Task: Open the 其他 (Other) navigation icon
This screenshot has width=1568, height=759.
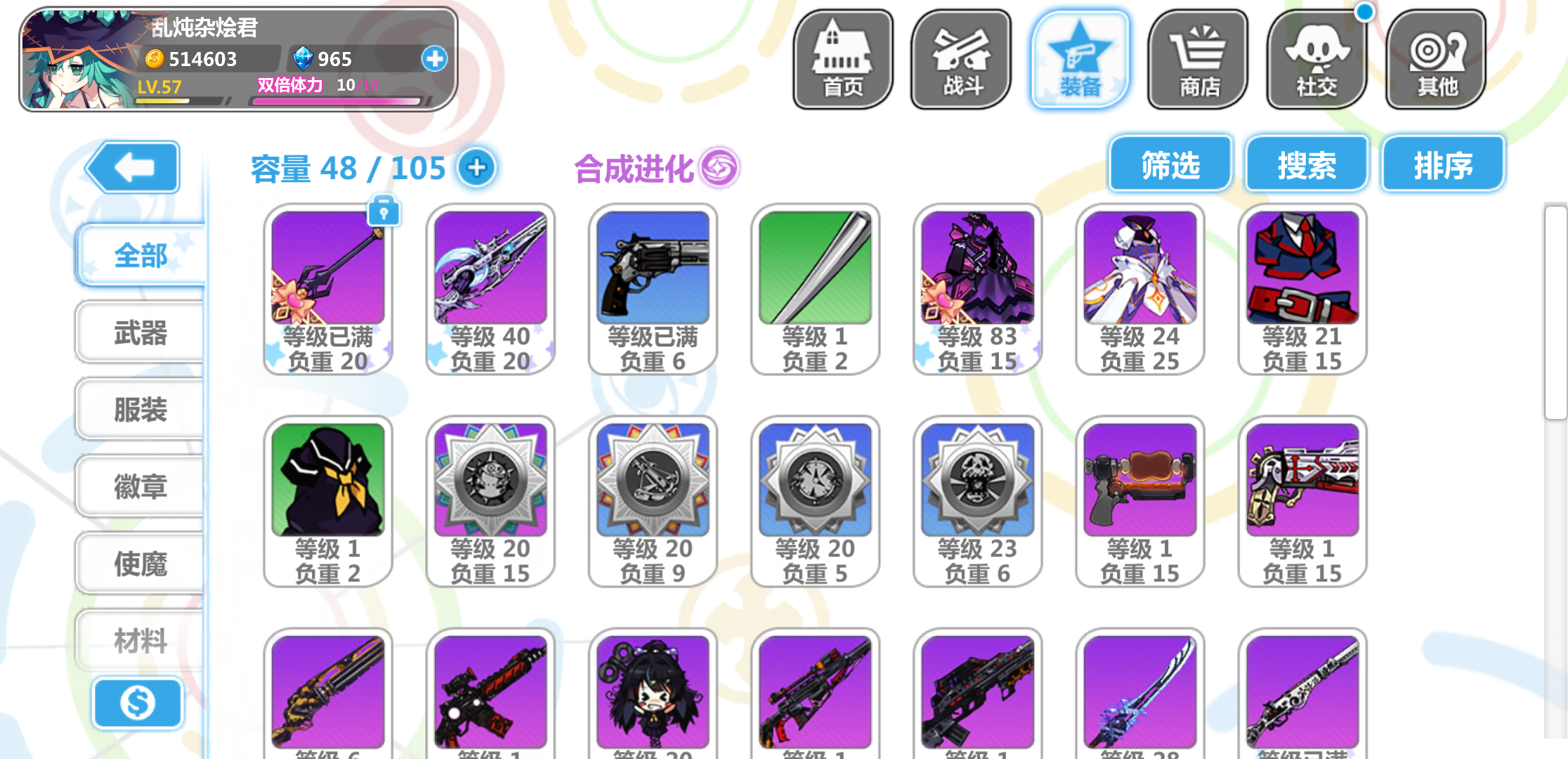Action: [x=1435, y=60]
